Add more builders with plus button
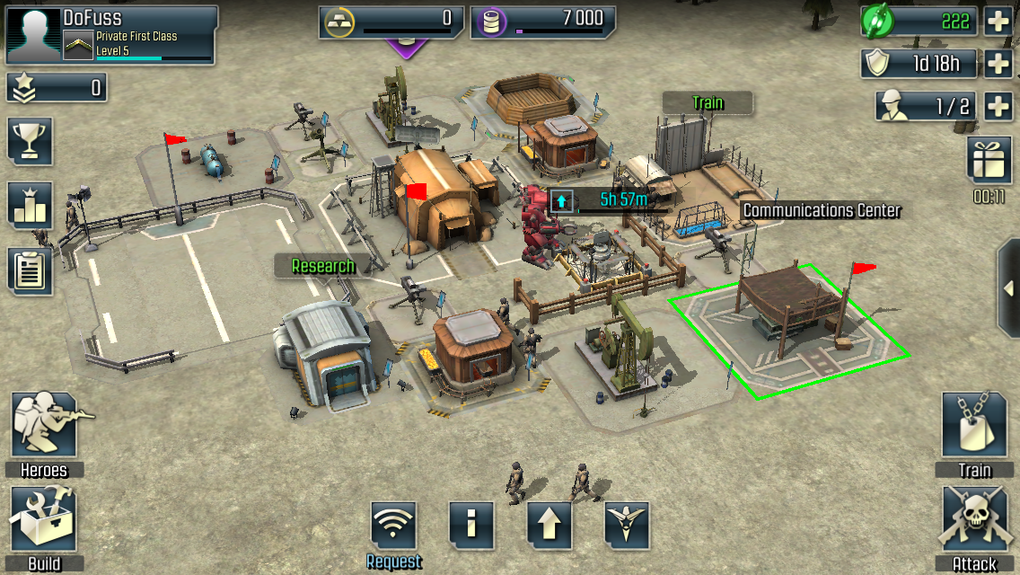This screenshot has height=575, width=1020. 998,106
